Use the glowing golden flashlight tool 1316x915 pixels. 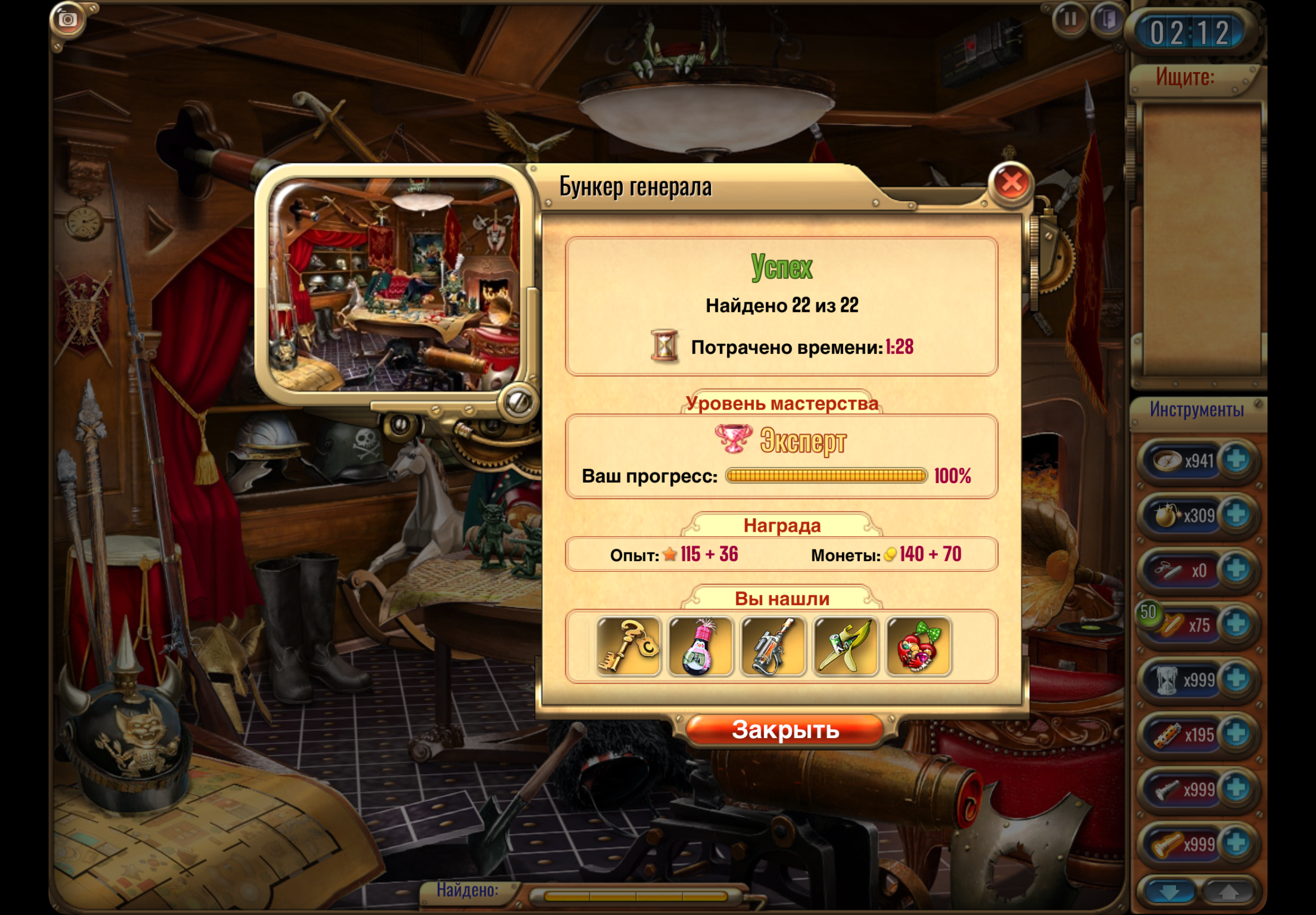click(x=1168, y=844)
